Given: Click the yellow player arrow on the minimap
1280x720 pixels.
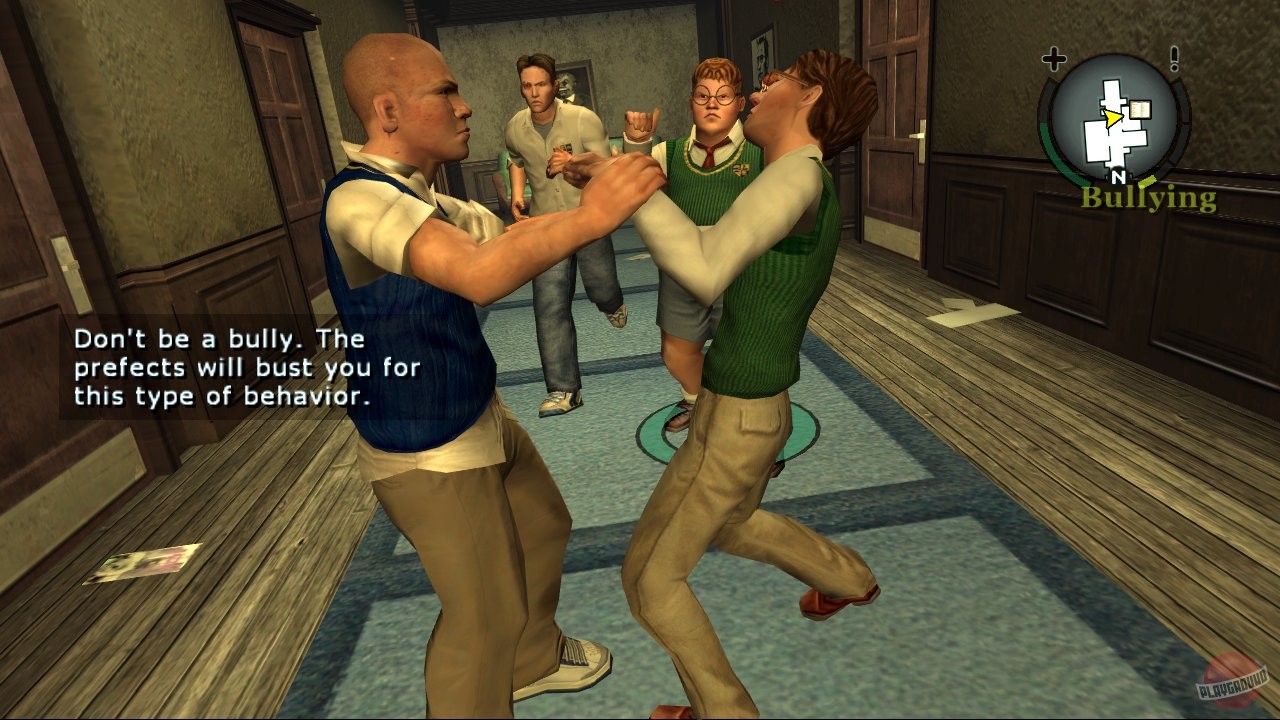Looking at the screenshot, I should pos(1111,118).
